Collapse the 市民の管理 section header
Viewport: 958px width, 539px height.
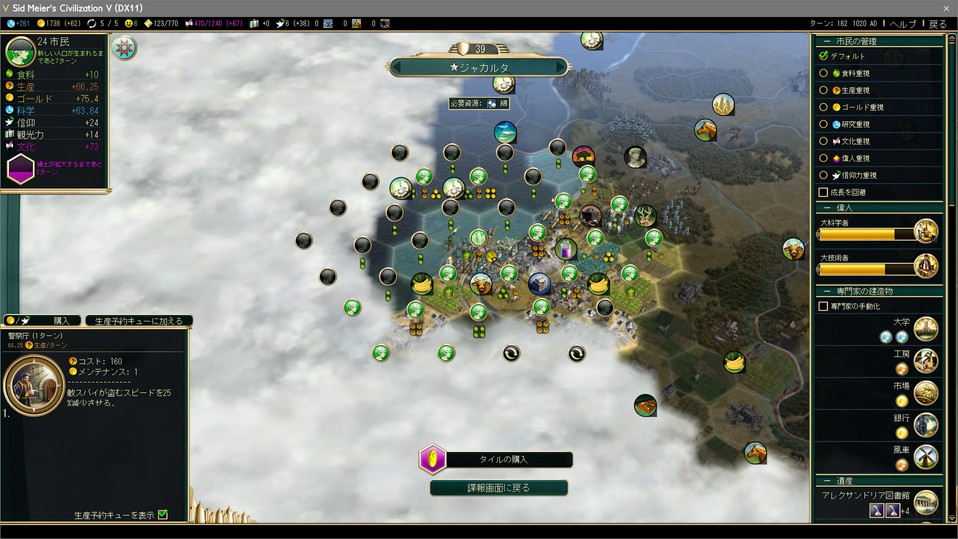(826, 40)
